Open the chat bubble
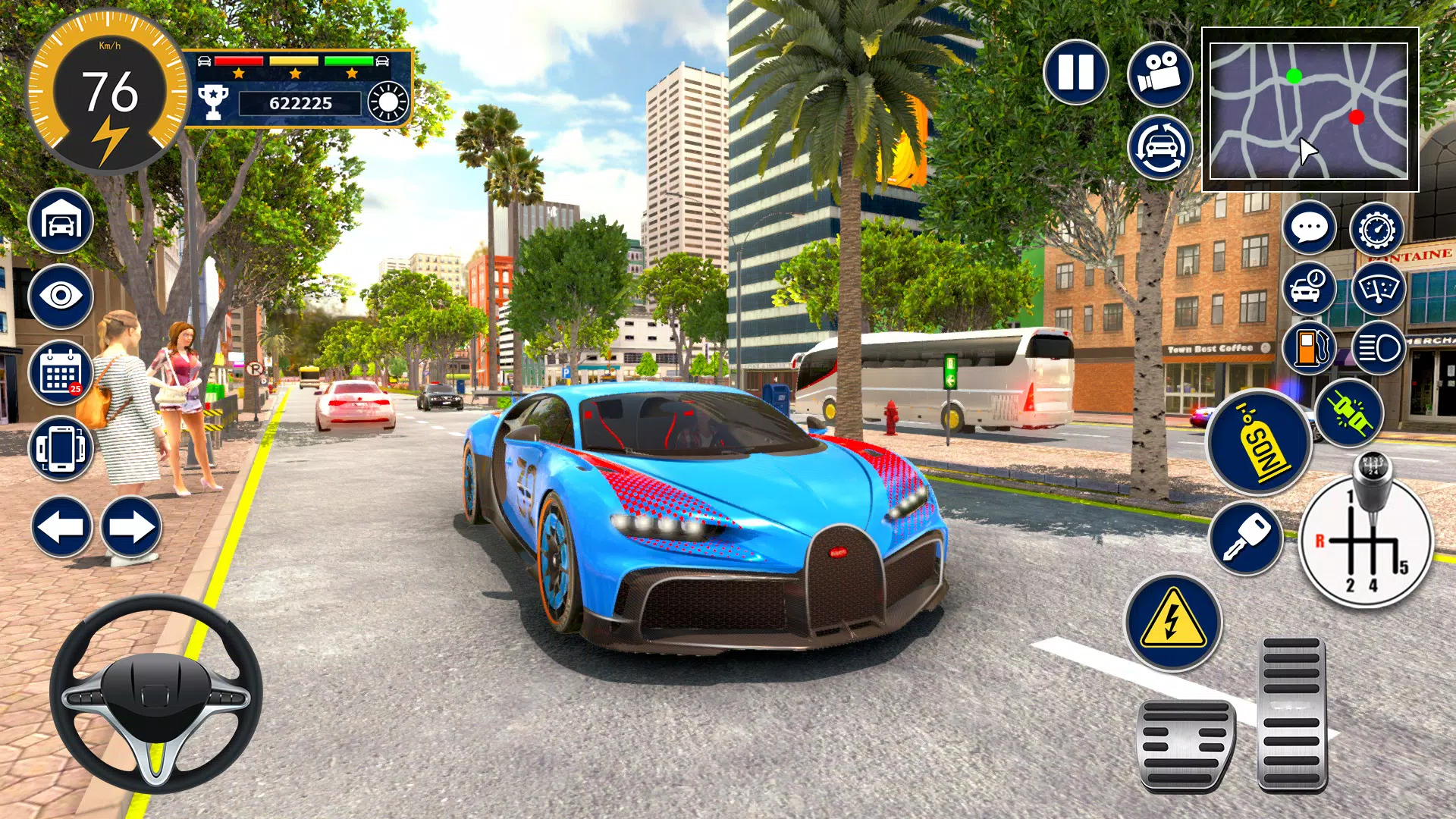 (x=1310, y=227)
